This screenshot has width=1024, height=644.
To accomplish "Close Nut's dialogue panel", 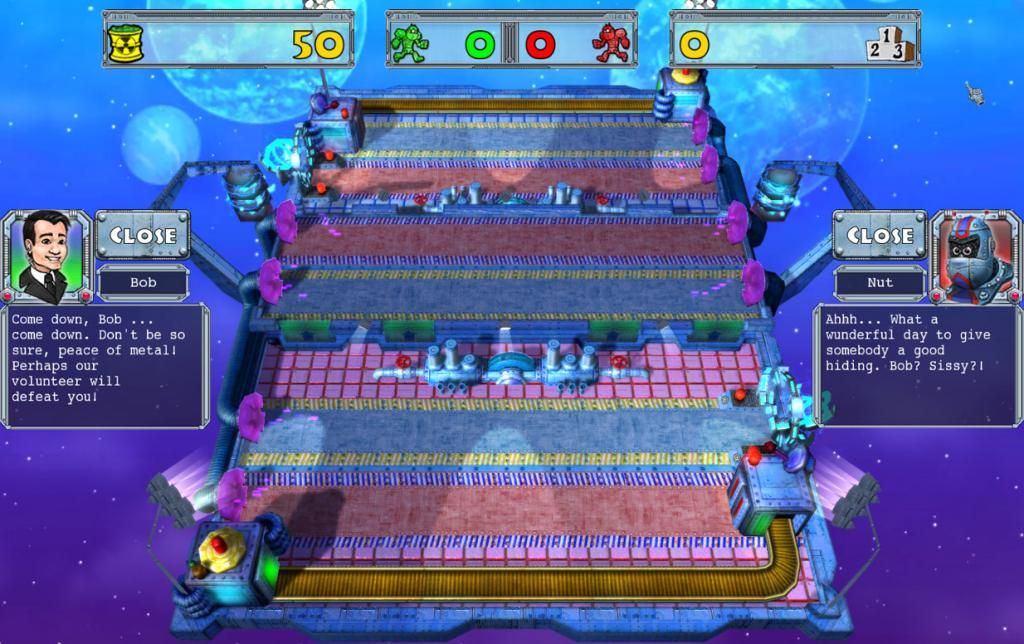I will (x=879, y=236).
